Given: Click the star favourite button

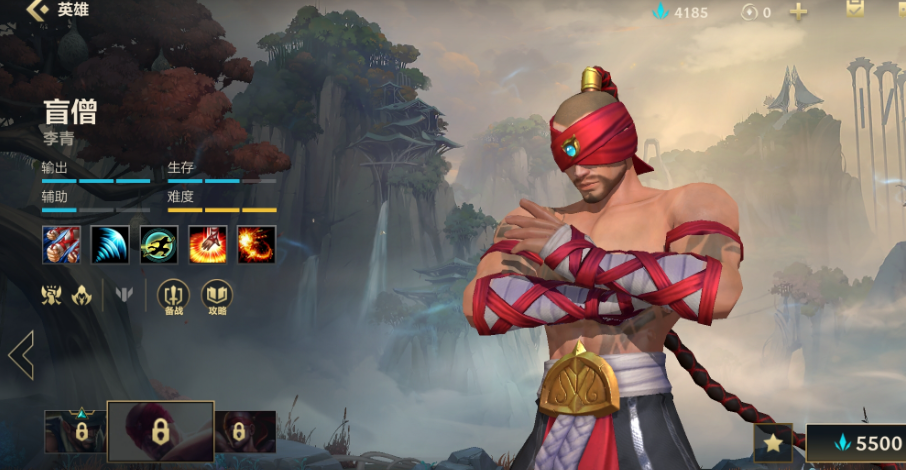Looking at the screenshot, I should point(773,442).
